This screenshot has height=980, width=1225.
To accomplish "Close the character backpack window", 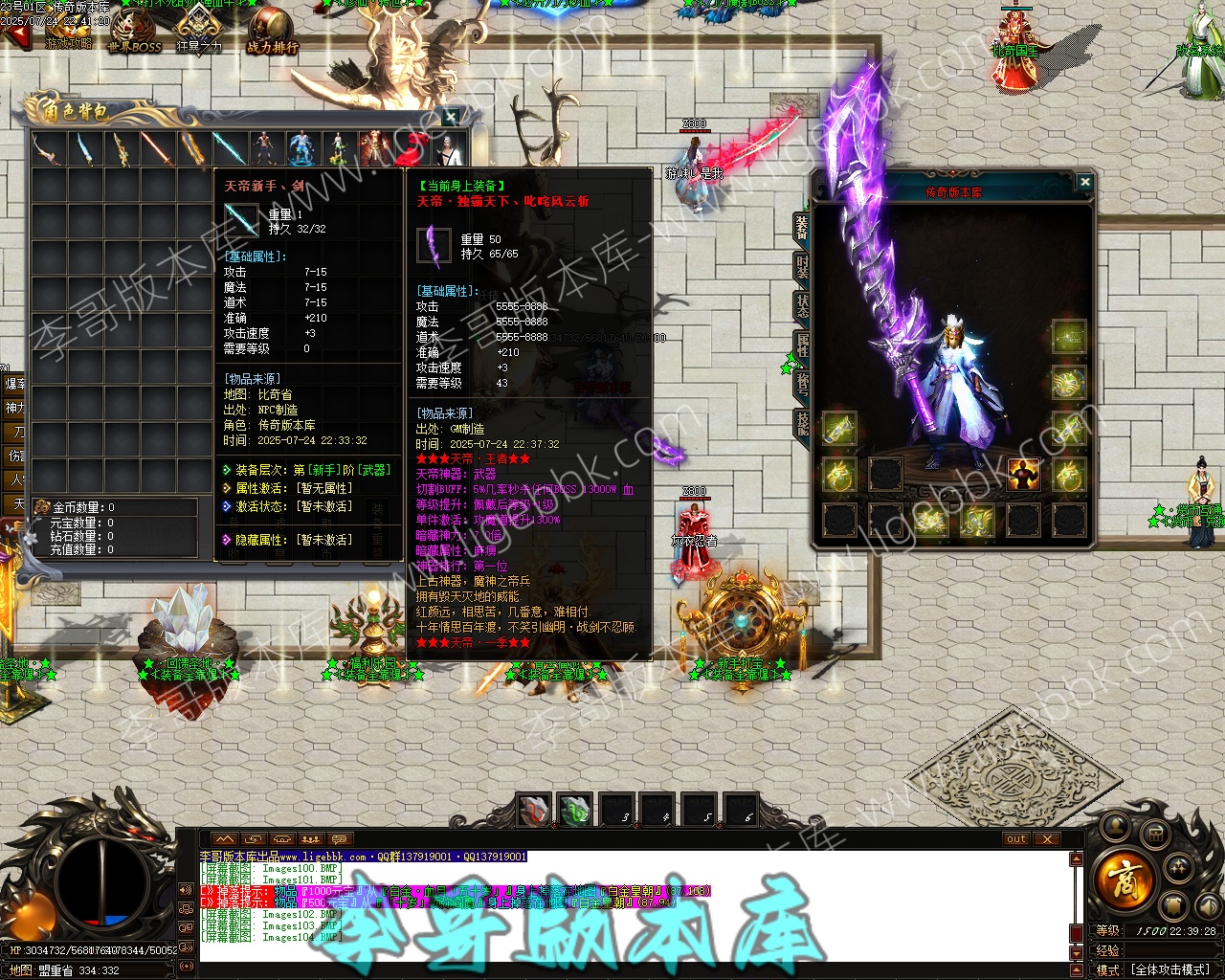I will [451, 117].
